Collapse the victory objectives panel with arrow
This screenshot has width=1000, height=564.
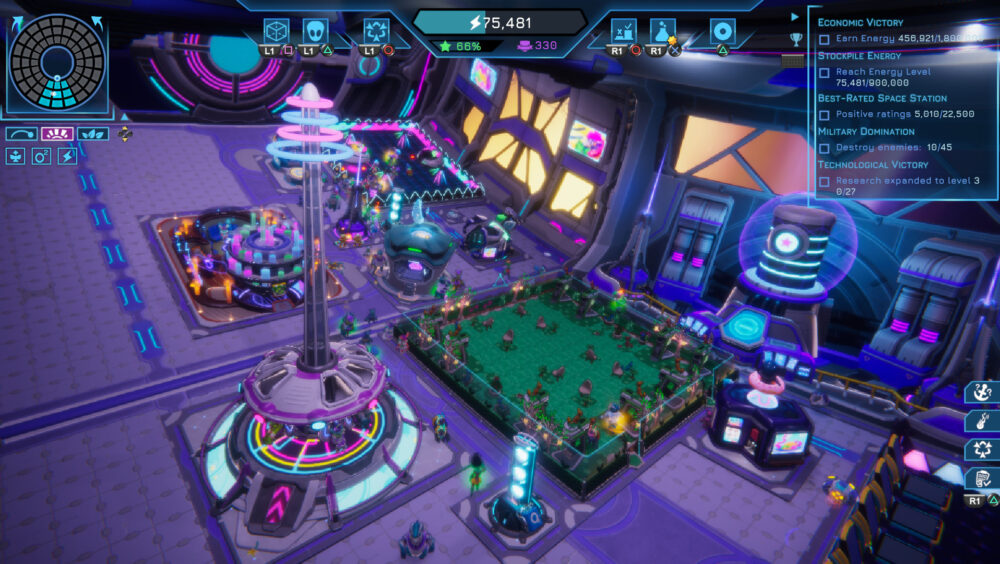795,16
